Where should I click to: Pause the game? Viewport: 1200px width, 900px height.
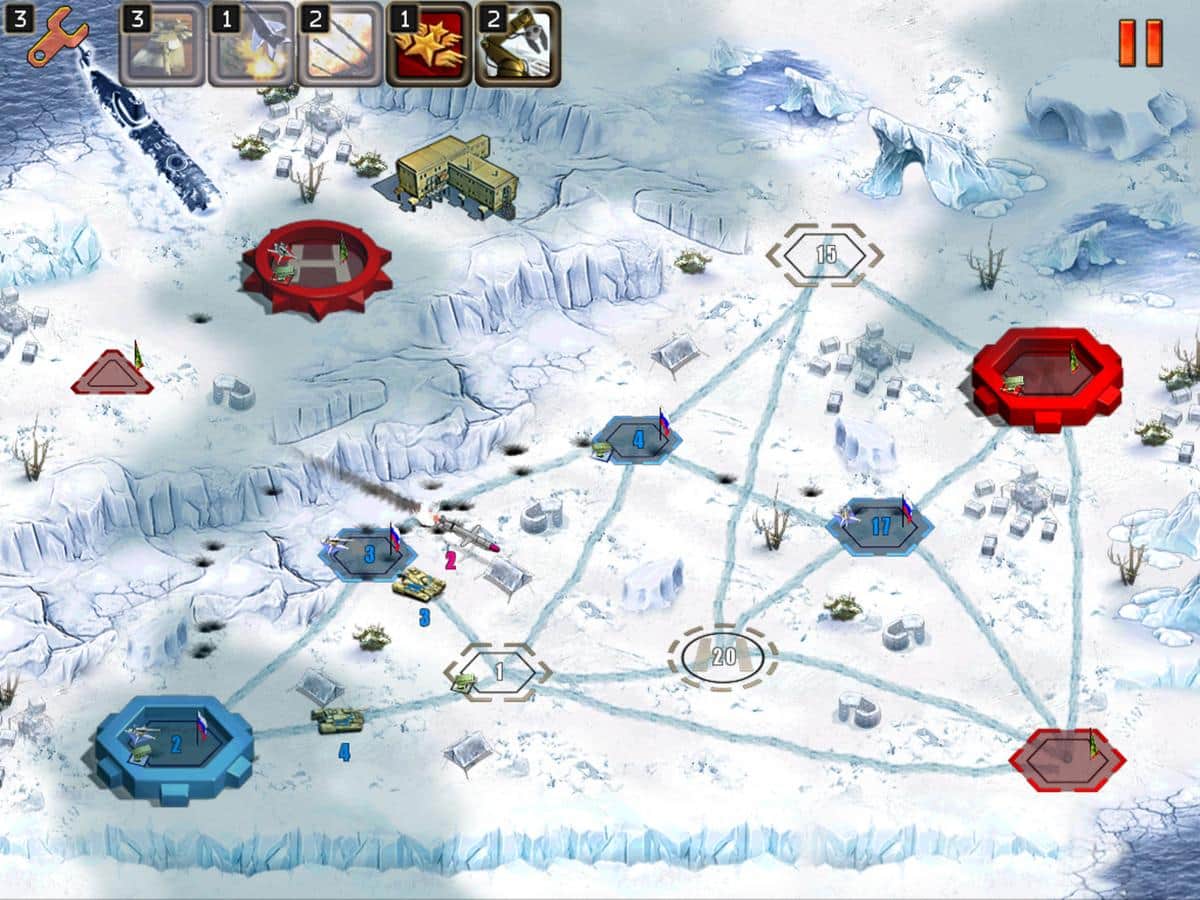1140,43
